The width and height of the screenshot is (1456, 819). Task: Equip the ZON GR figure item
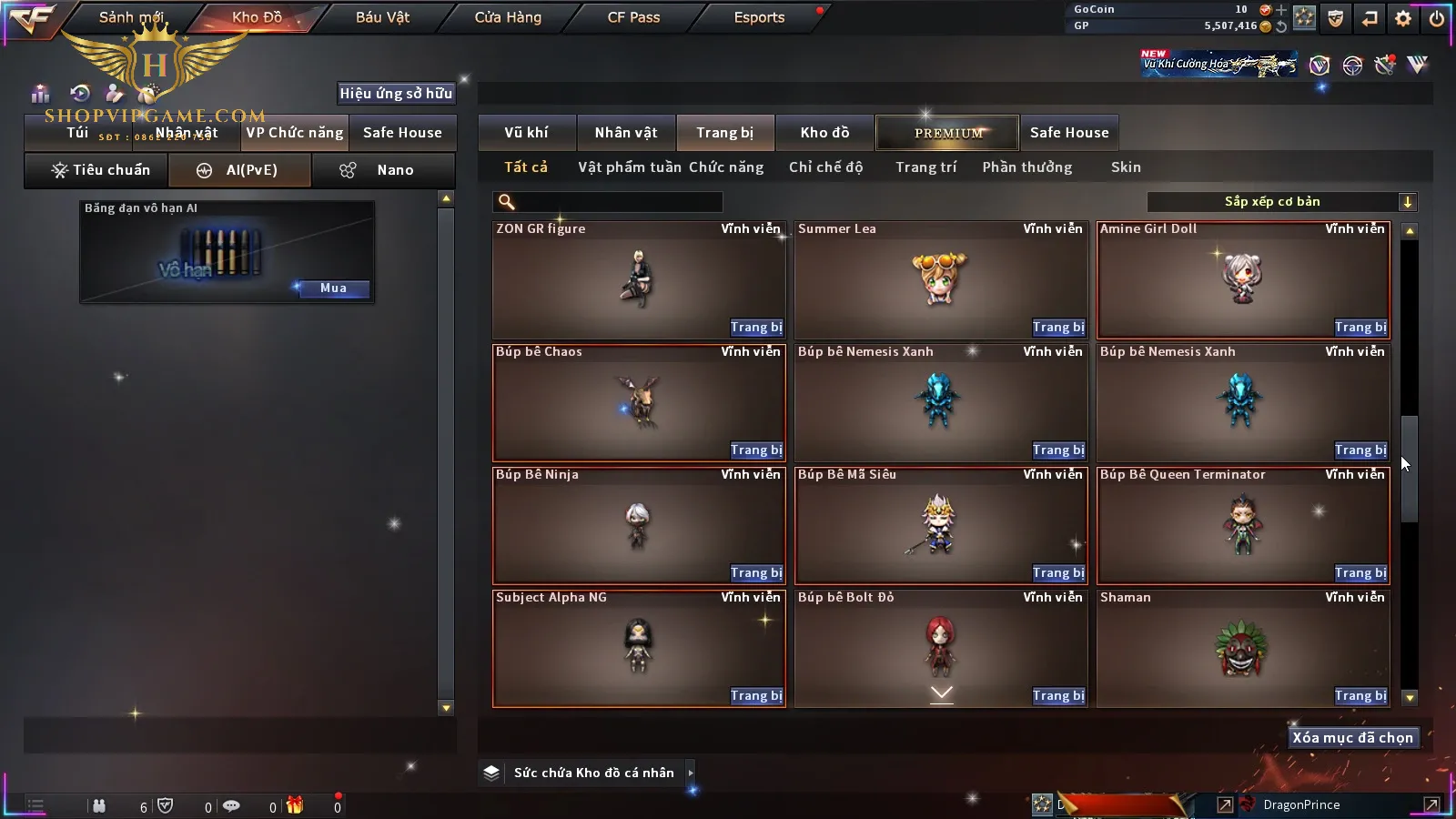(x=756, y=328)
